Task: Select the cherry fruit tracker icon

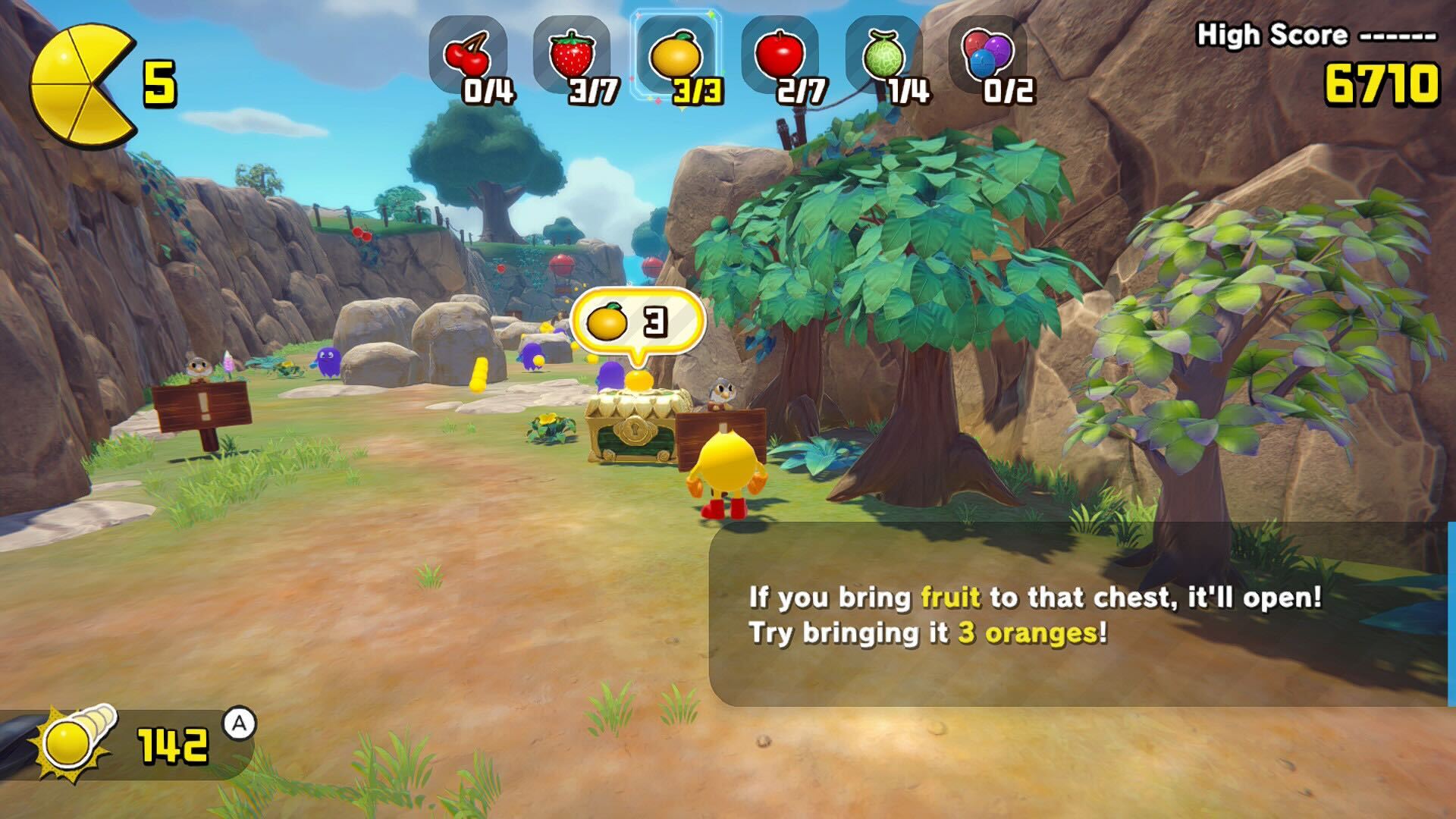Action: [468, 55]
